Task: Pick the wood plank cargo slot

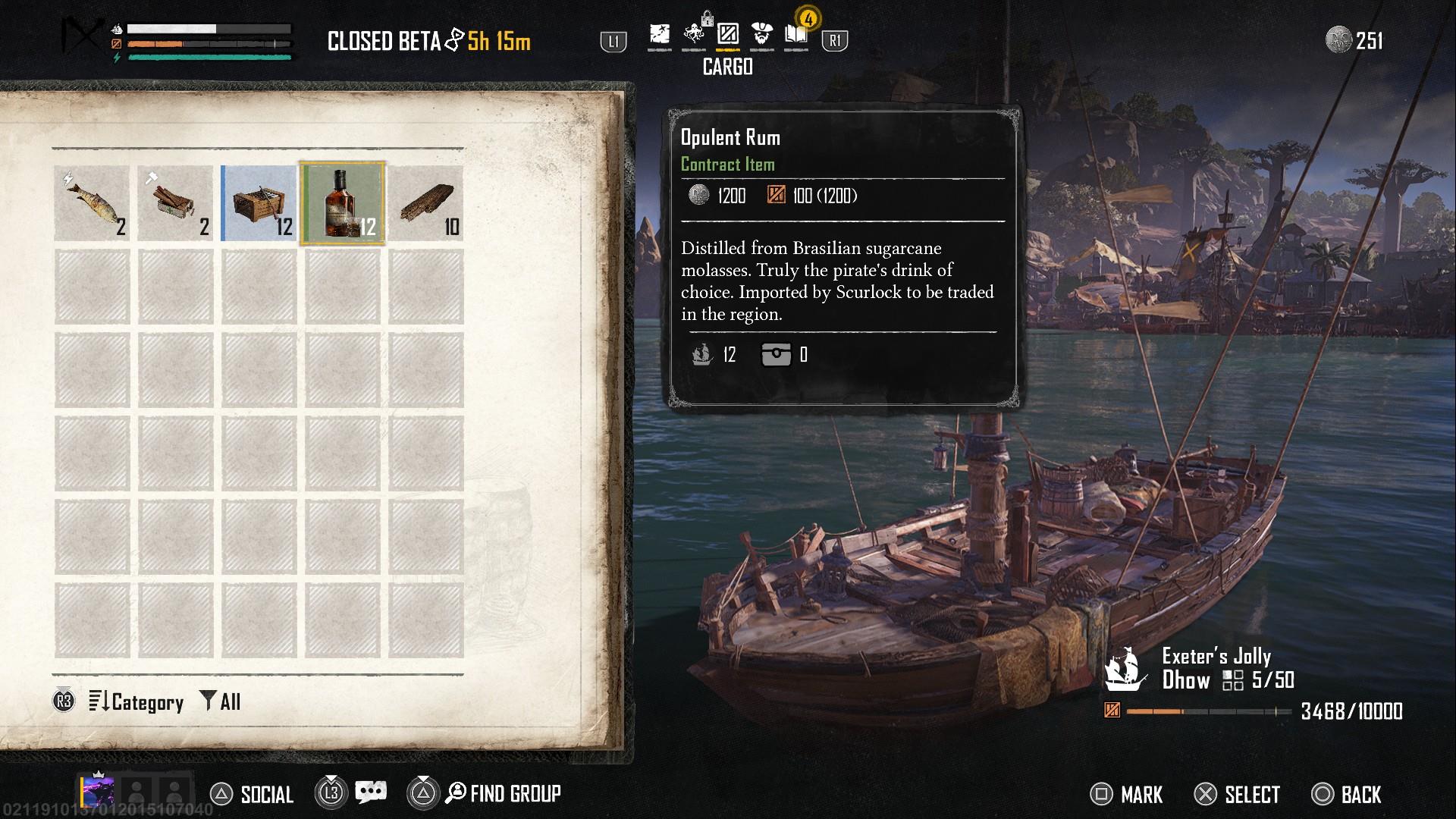Action: (x=425, y=203)
